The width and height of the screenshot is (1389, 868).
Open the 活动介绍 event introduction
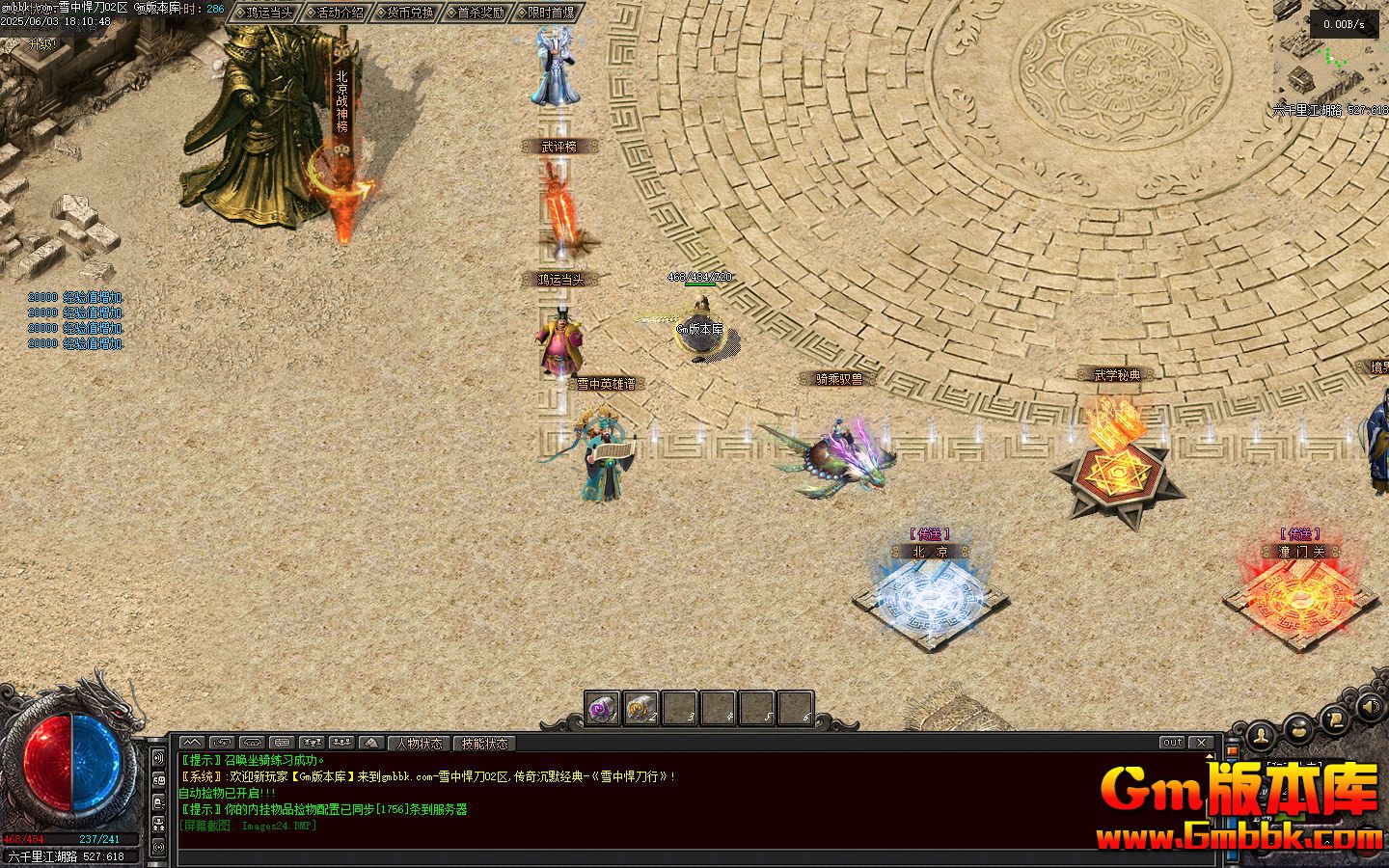(x=336, y=13)
